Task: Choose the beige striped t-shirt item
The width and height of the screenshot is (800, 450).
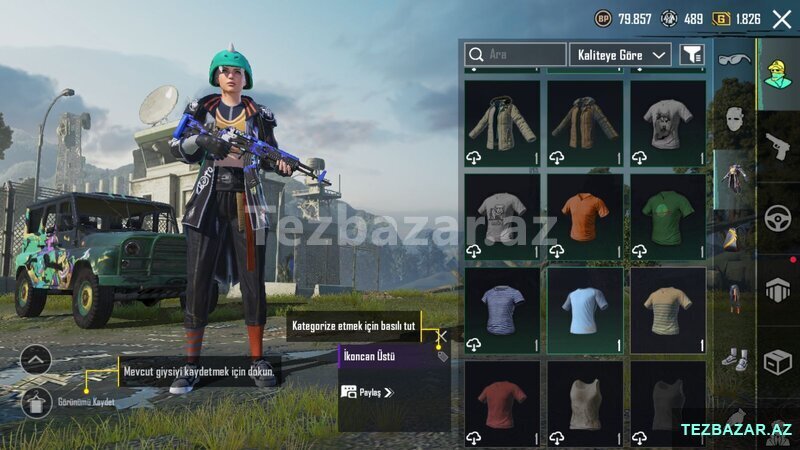Action: 667,309
